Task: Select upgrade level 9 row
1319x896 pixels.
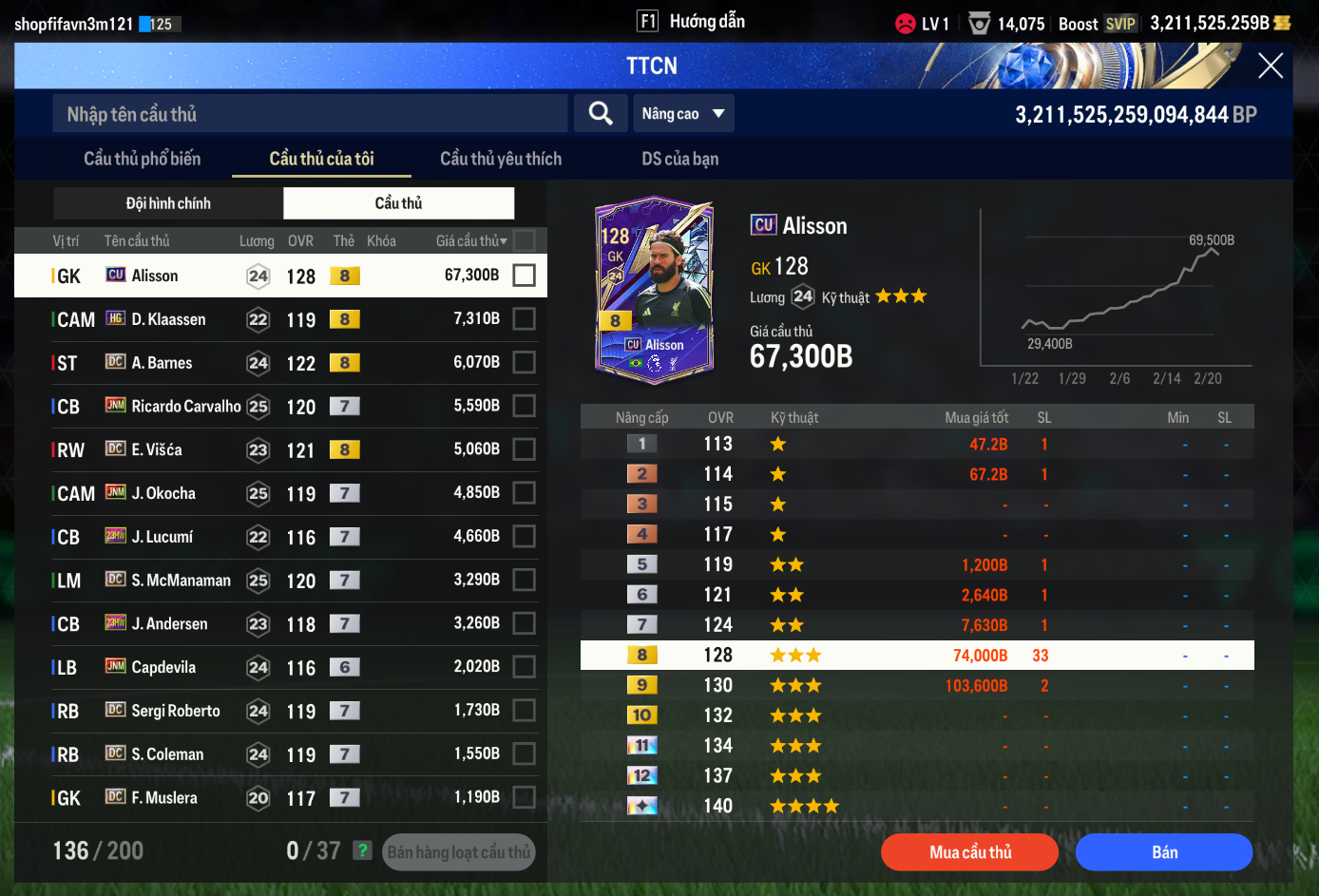Action: pyautogui.click(x=917, y=685)
